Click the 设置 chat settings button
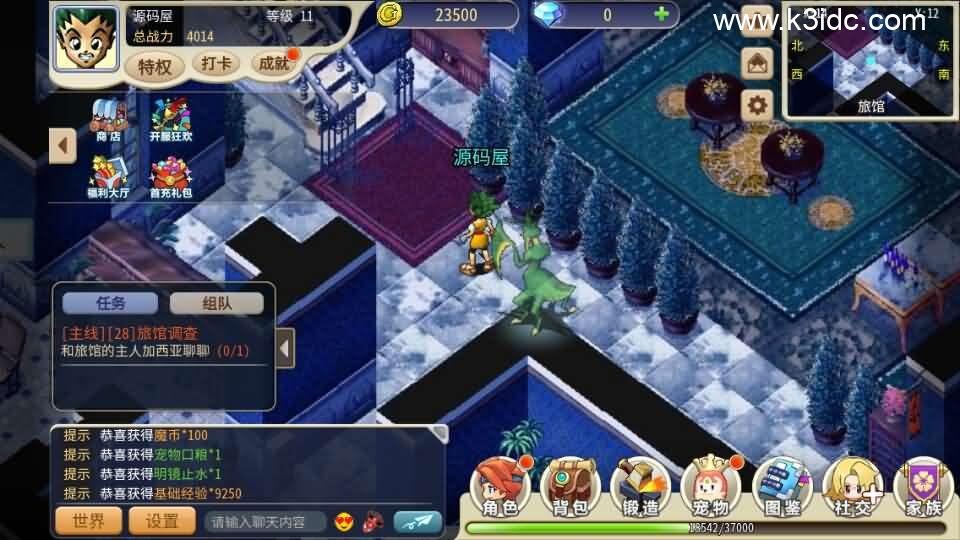 point(163,521)
